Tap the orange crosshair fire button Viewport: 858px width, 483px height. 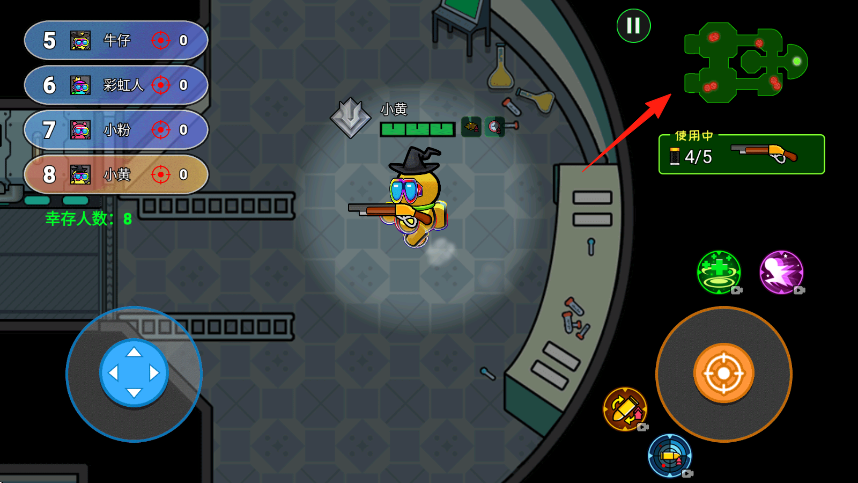coord(723,373)
